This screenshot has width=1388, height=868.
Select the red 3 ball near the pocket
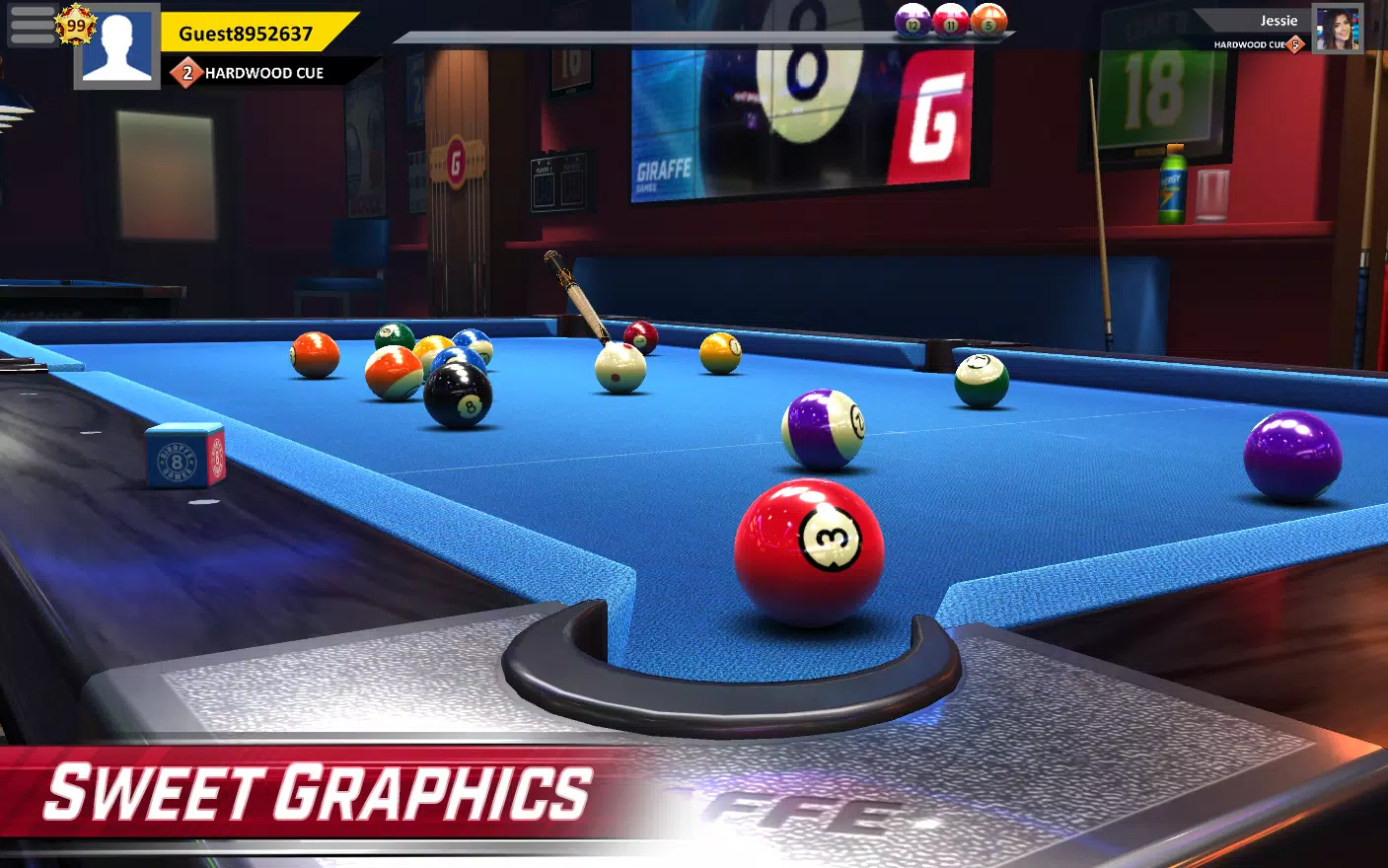(x=809, y=542)
